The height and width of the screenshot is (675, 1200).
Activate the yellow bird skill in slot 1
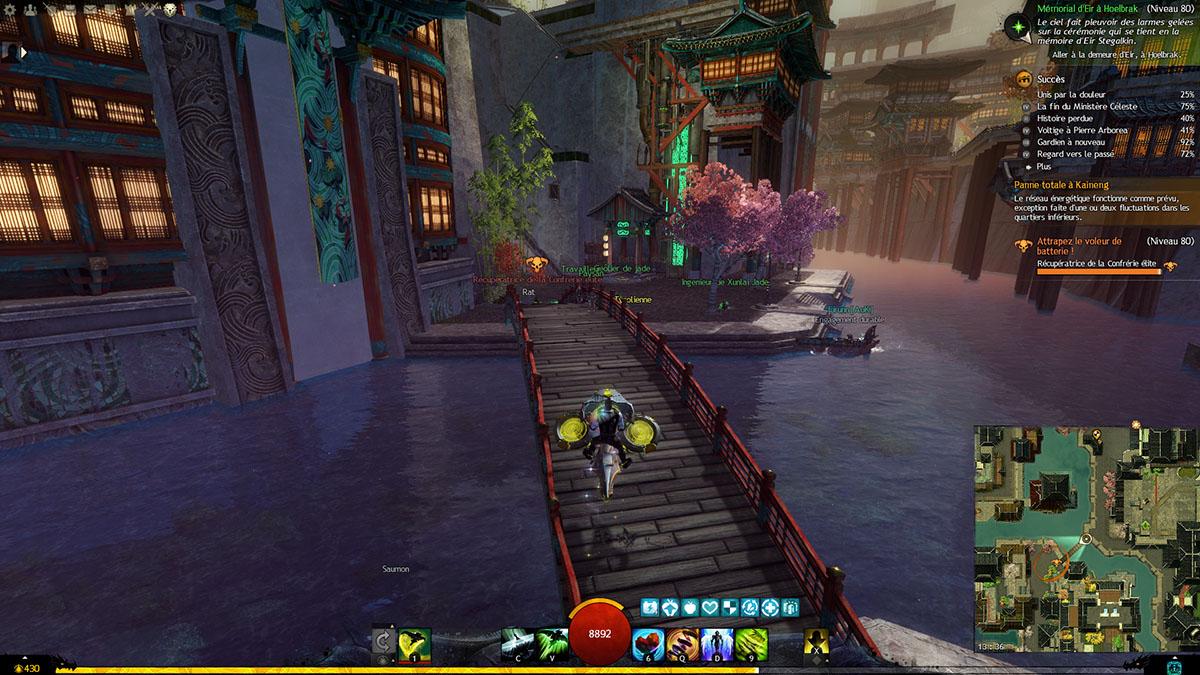pos(414,643)
